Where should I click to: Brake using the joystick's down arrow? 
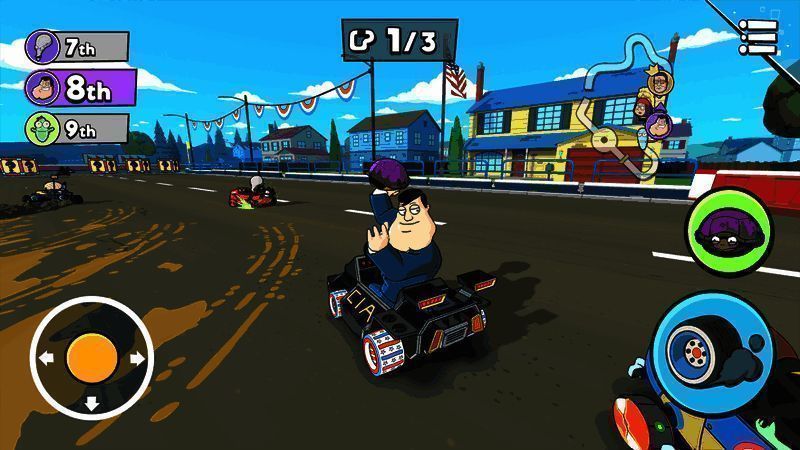[x=91, y=403]
